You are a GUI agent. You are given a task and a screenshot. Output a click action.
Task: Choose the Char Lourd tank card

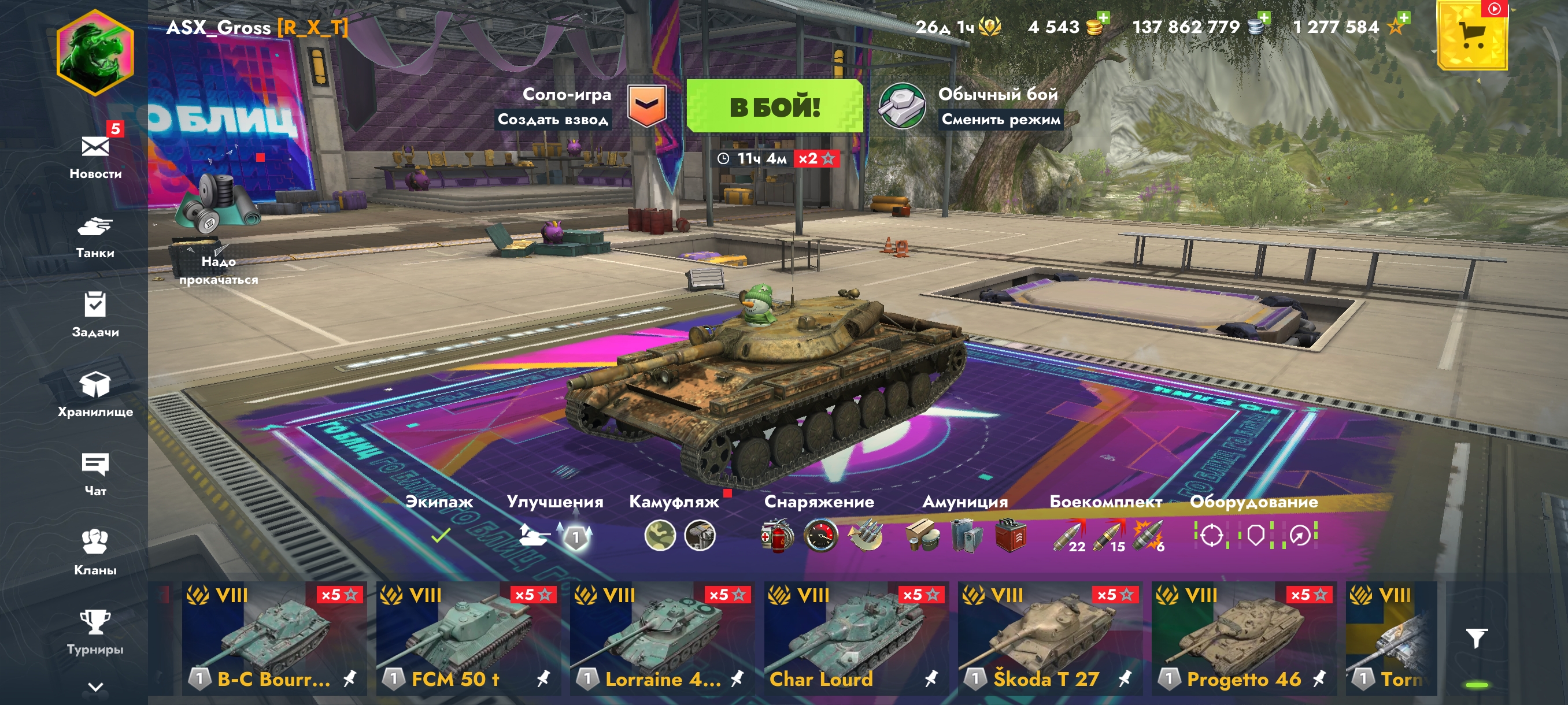click(x=856, y=638)
